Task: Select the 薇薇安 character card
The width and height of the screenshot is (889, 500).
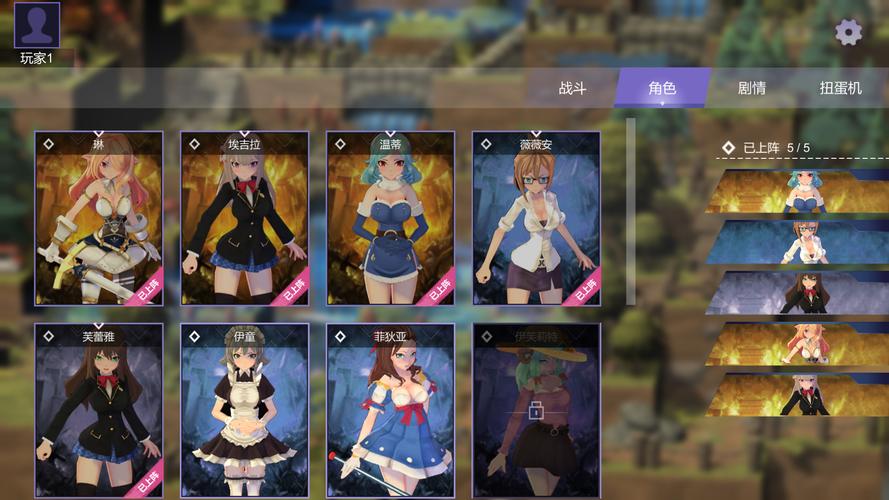Action: point(536,218)
